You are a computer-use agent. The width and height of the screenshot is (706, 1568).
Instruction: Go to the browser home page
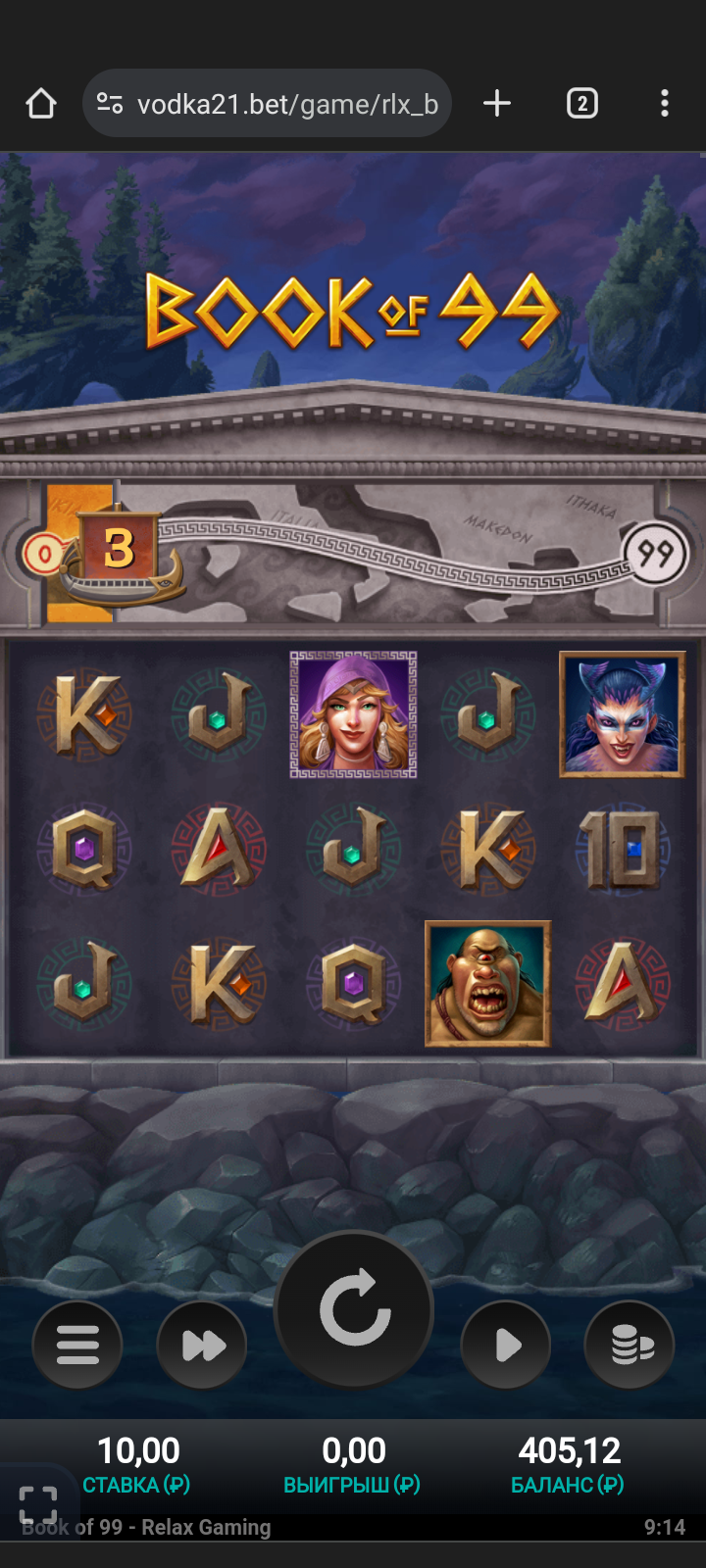(41, 104)
